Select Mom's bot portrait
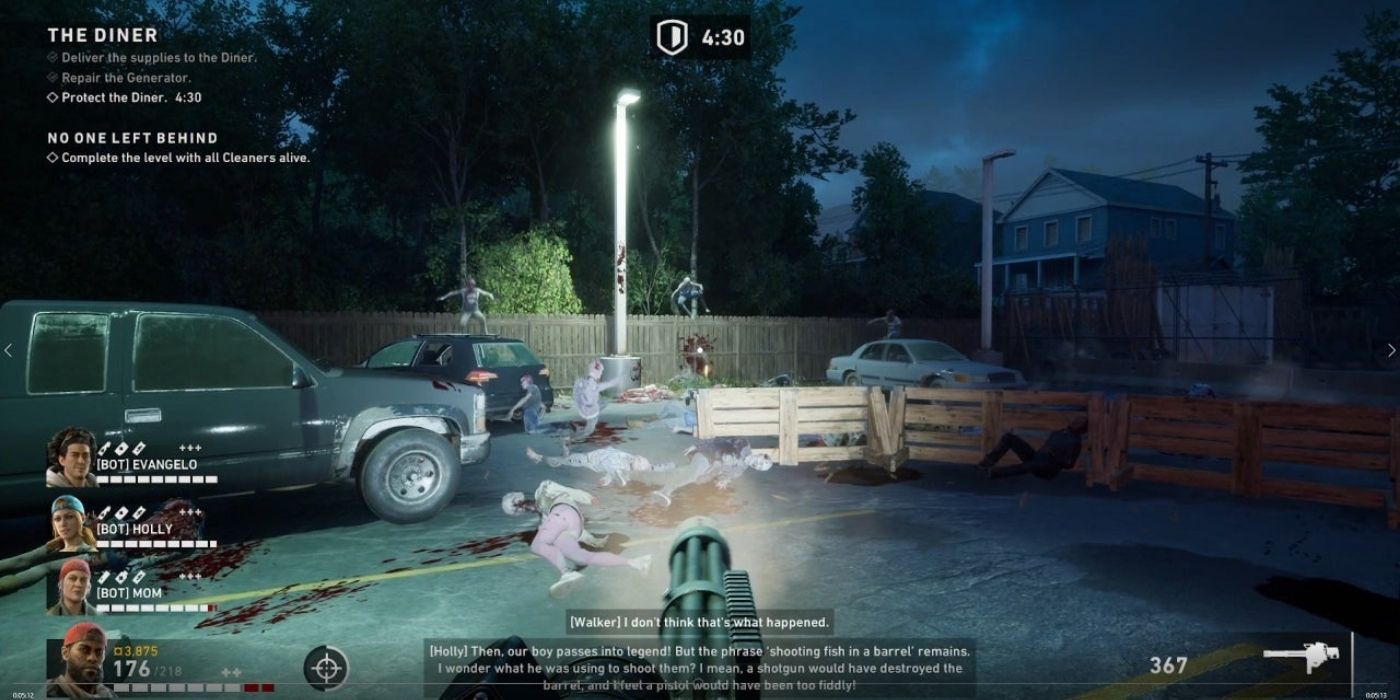Image resolution: width=1400 pixels, height=700 pixels. [71, 588]
